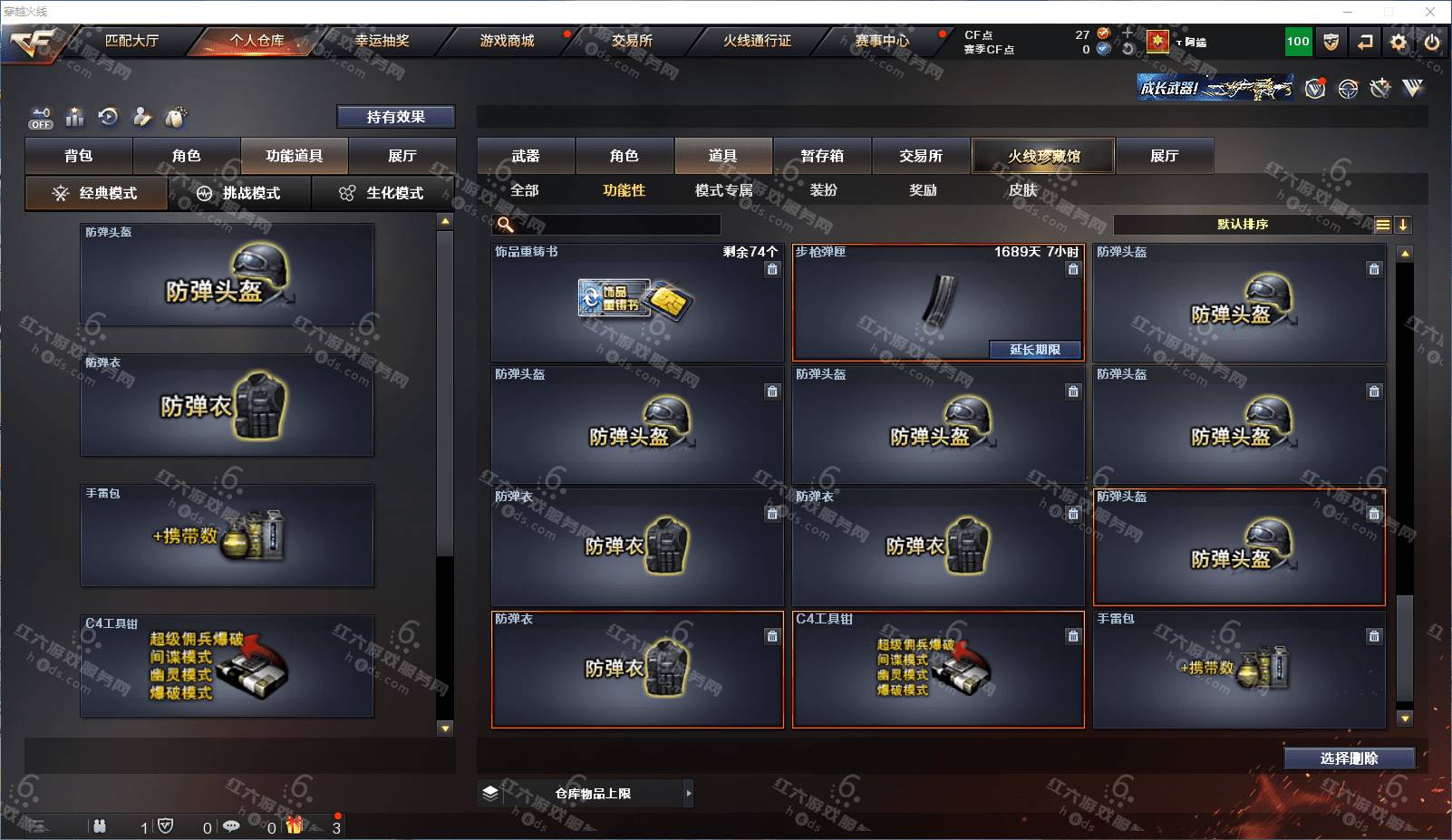The height and width of the screenshot is (840, 1452).
Task: Switch to the 武器 tab
Action: coord(526,156)
